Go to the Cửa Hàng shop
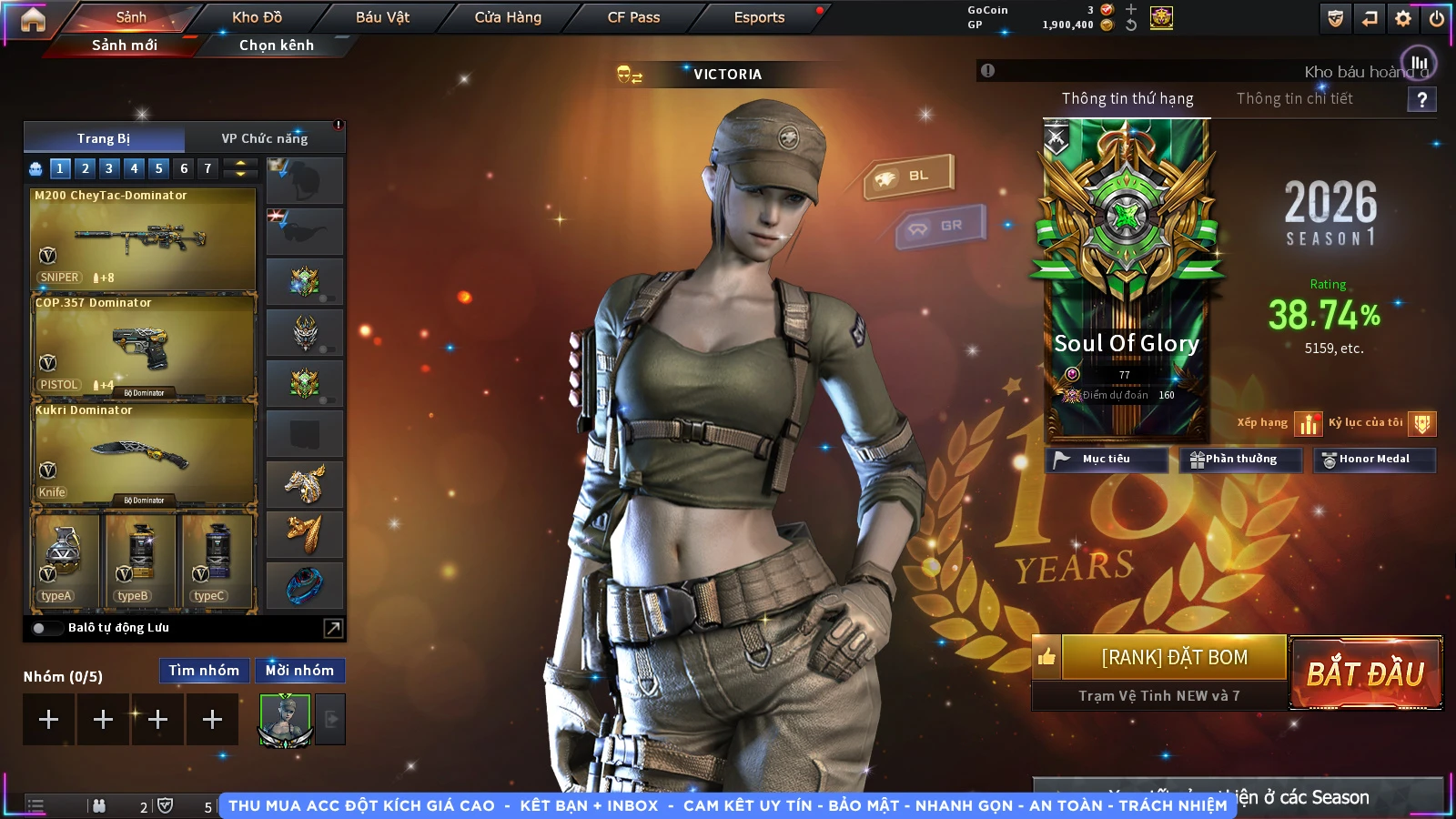Viewport: 1456px width, 819px height. pos(508,17)
